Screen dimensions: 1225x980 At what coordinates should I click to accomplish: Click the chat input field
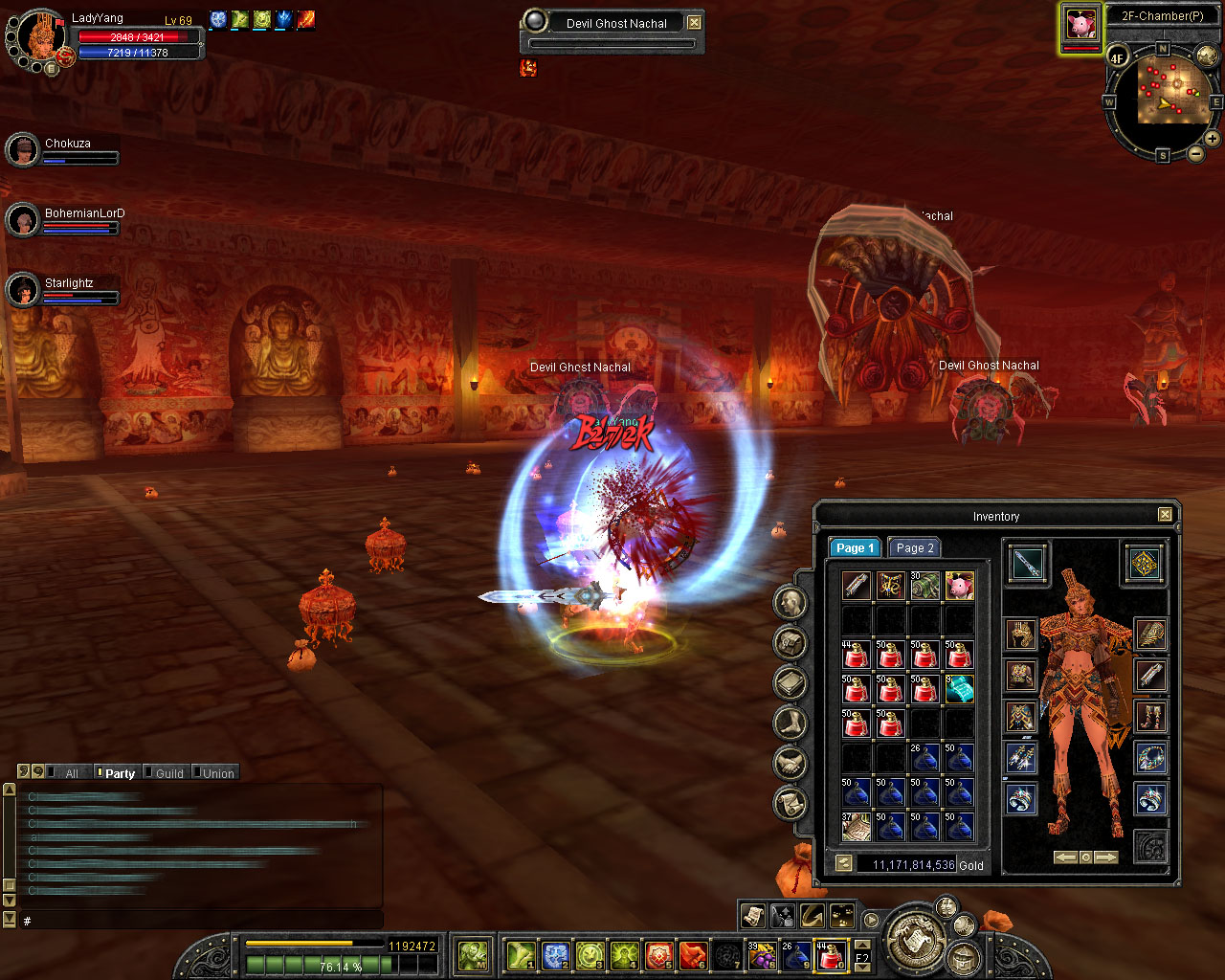201,921
